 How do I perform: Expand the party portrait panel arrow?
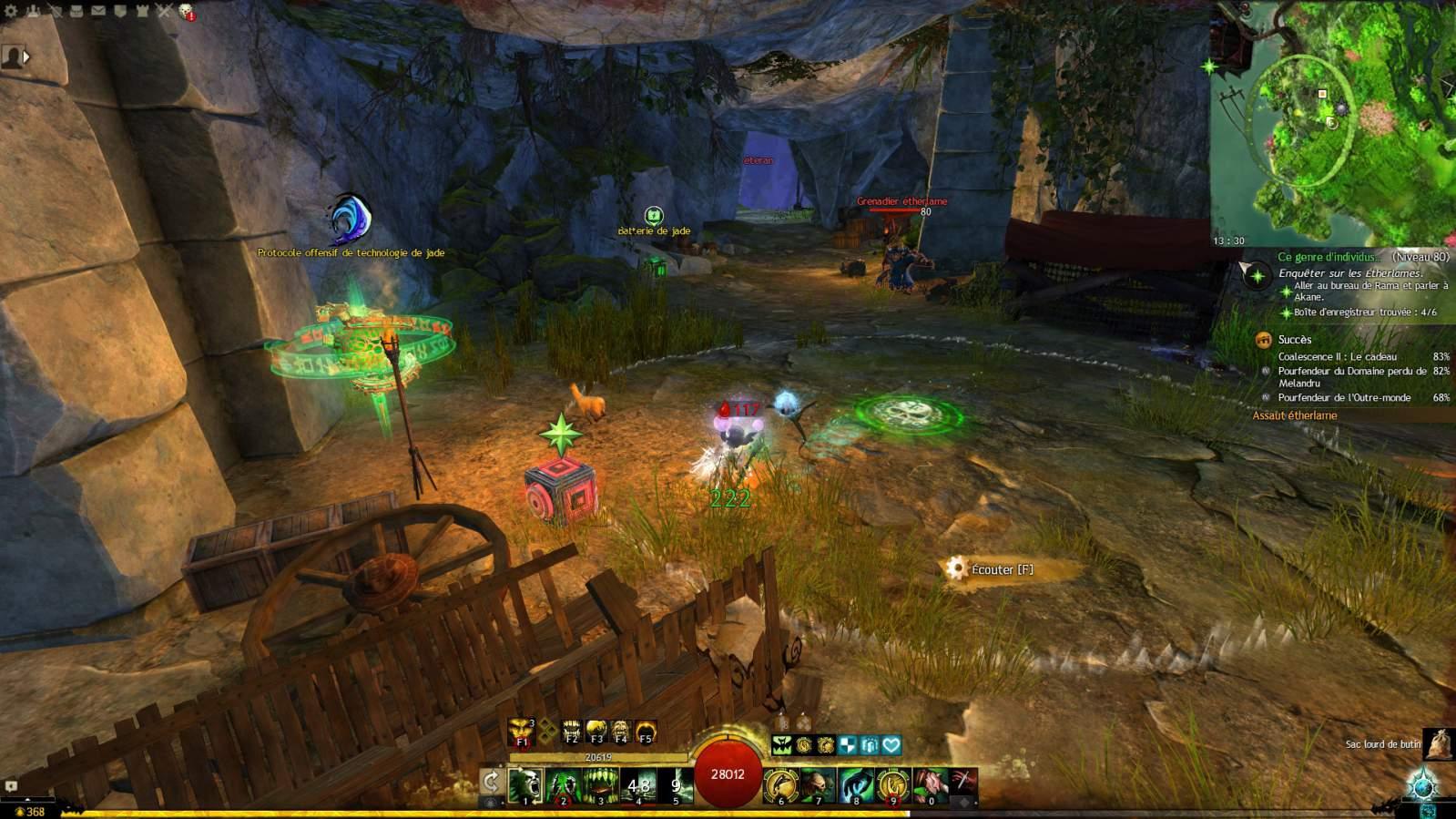(x=26, y=56)
